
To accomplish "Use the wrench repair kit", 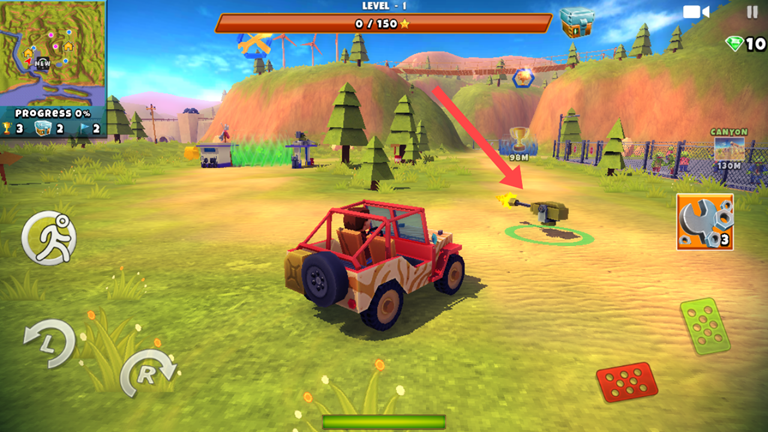I will [704, 221].
